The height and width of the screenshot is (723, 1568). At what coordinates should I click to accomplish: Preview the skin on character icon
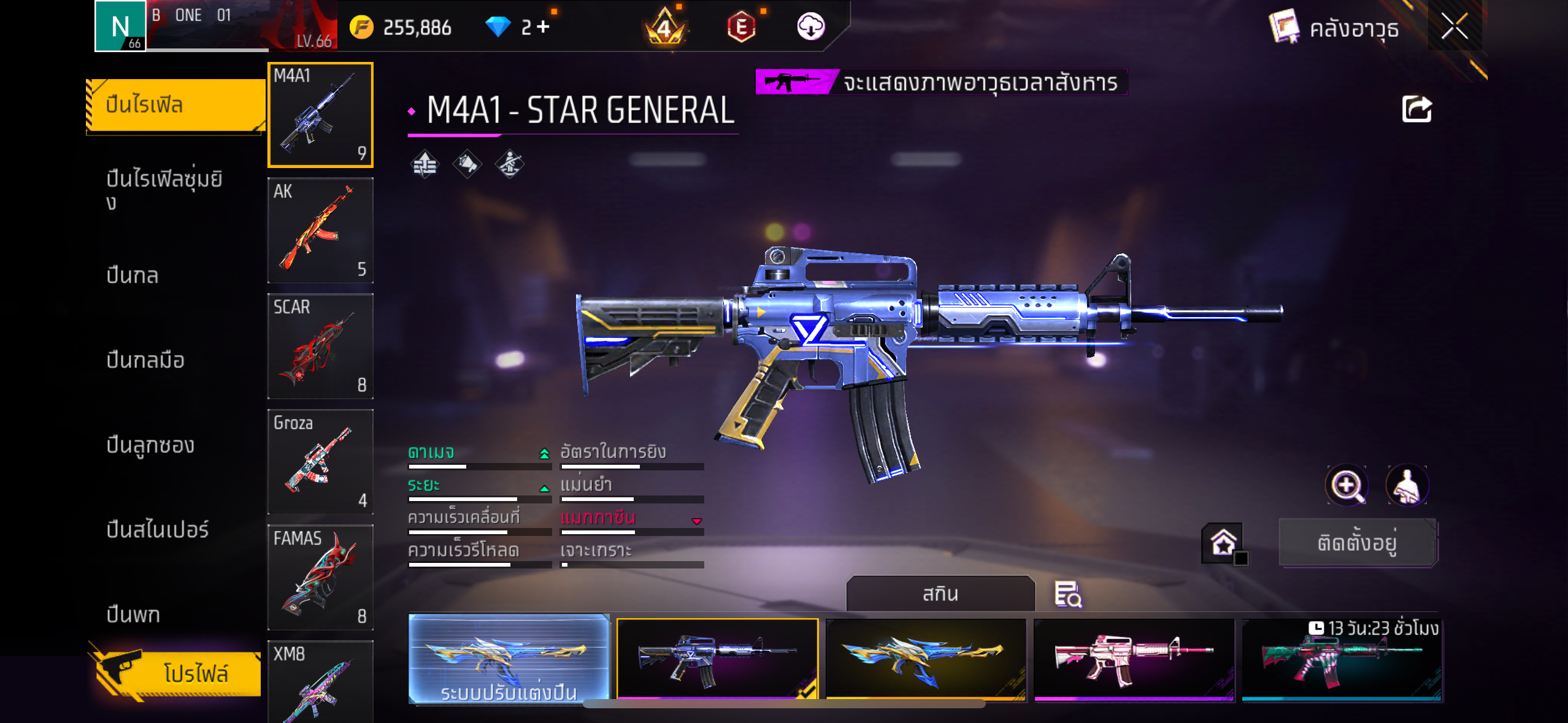click(x=1407, y=486)
